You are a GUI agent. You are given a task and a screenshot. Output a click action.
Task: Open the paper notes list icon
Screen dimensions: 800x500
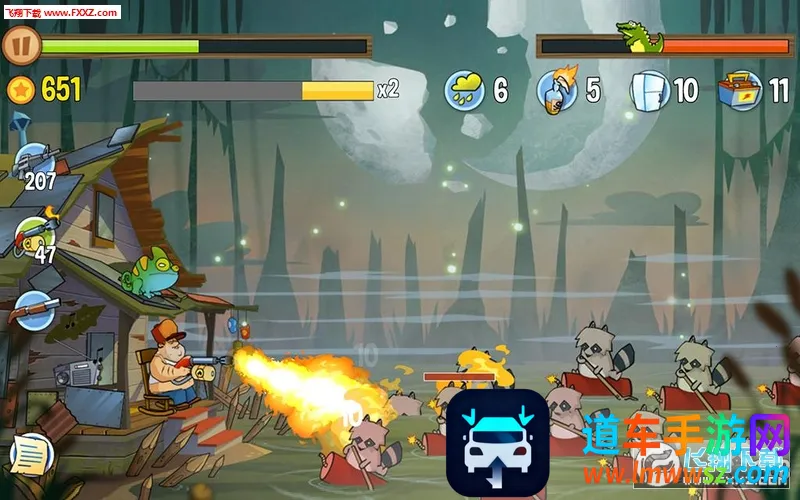coord(31,454)
